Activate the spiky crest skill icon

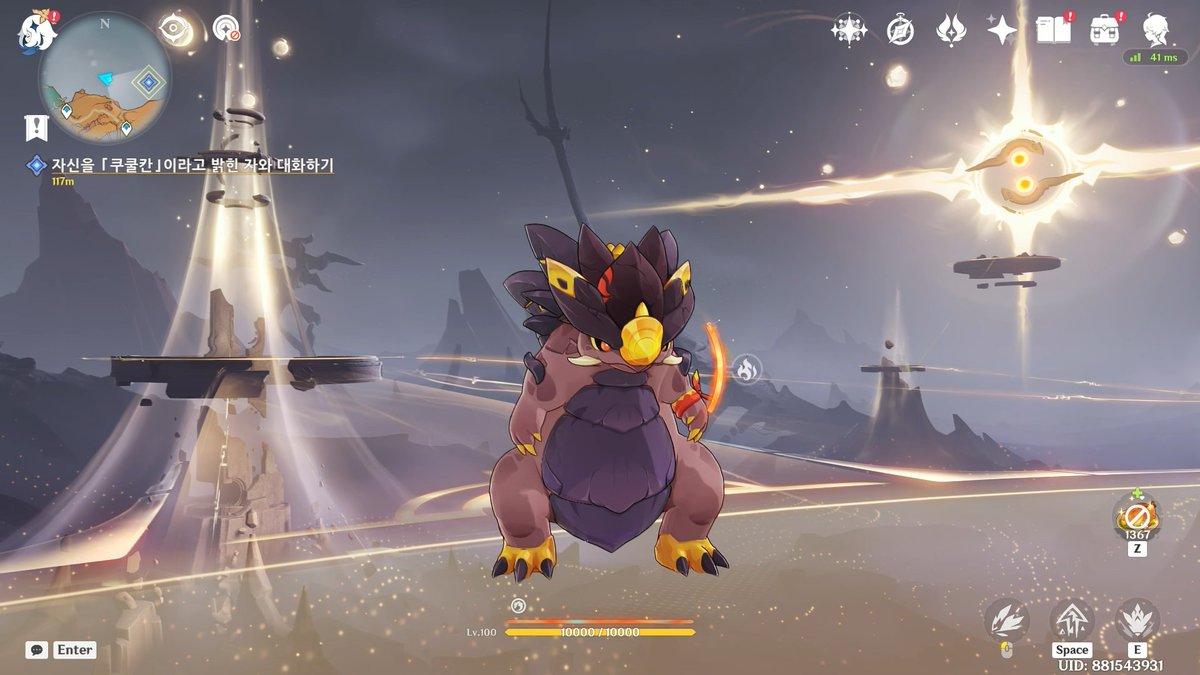coord(1136,620)
